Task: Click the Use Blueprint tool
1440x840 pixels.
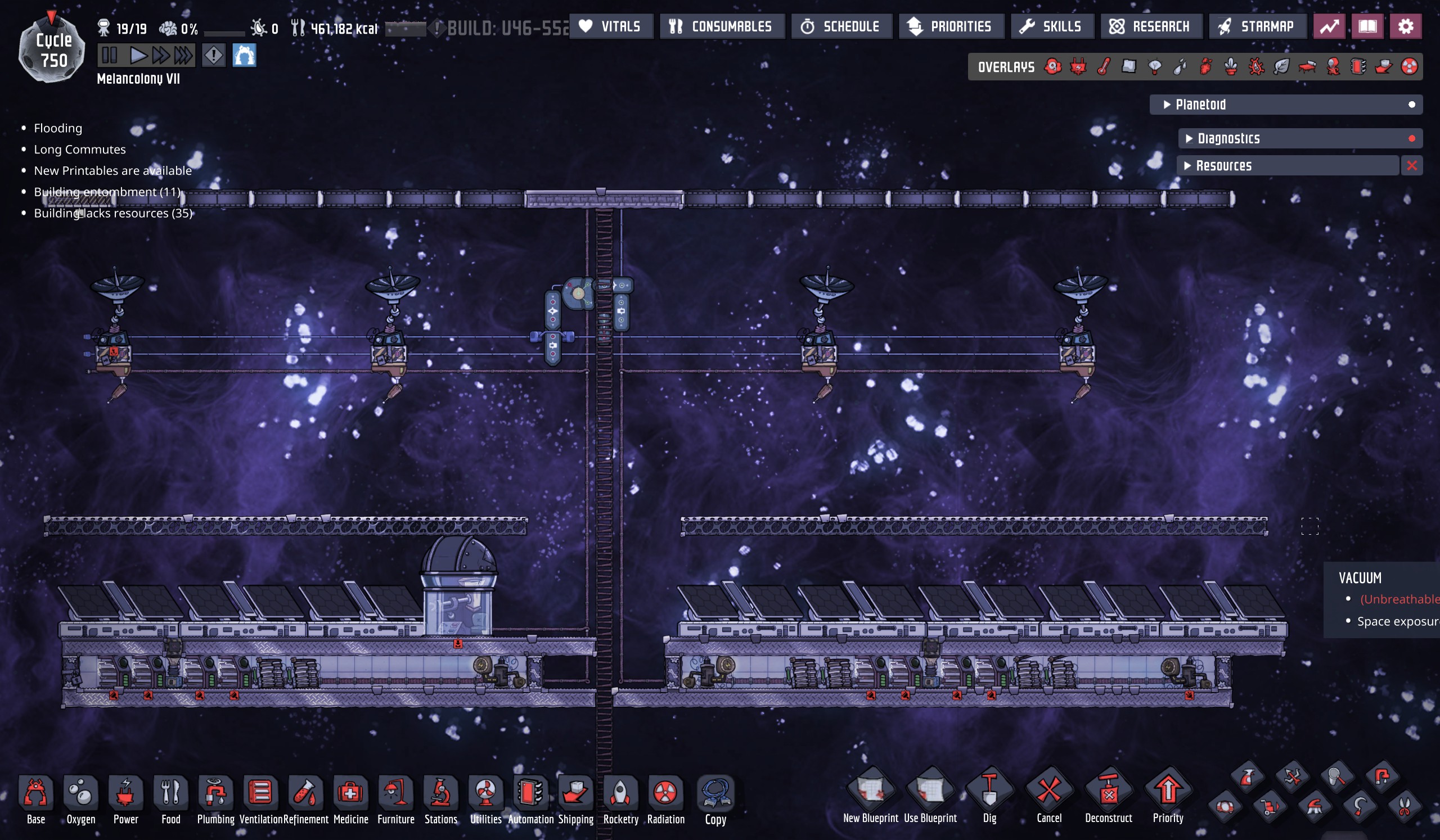Action: 930,795
